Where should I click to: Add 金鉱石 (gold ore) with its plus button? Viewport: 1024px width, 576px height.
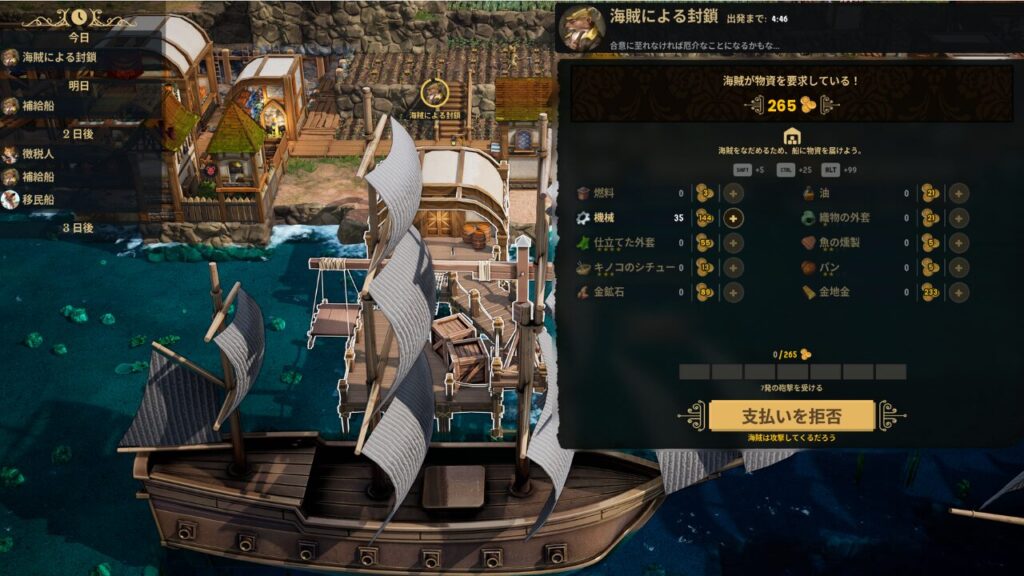tap(733, 292)
